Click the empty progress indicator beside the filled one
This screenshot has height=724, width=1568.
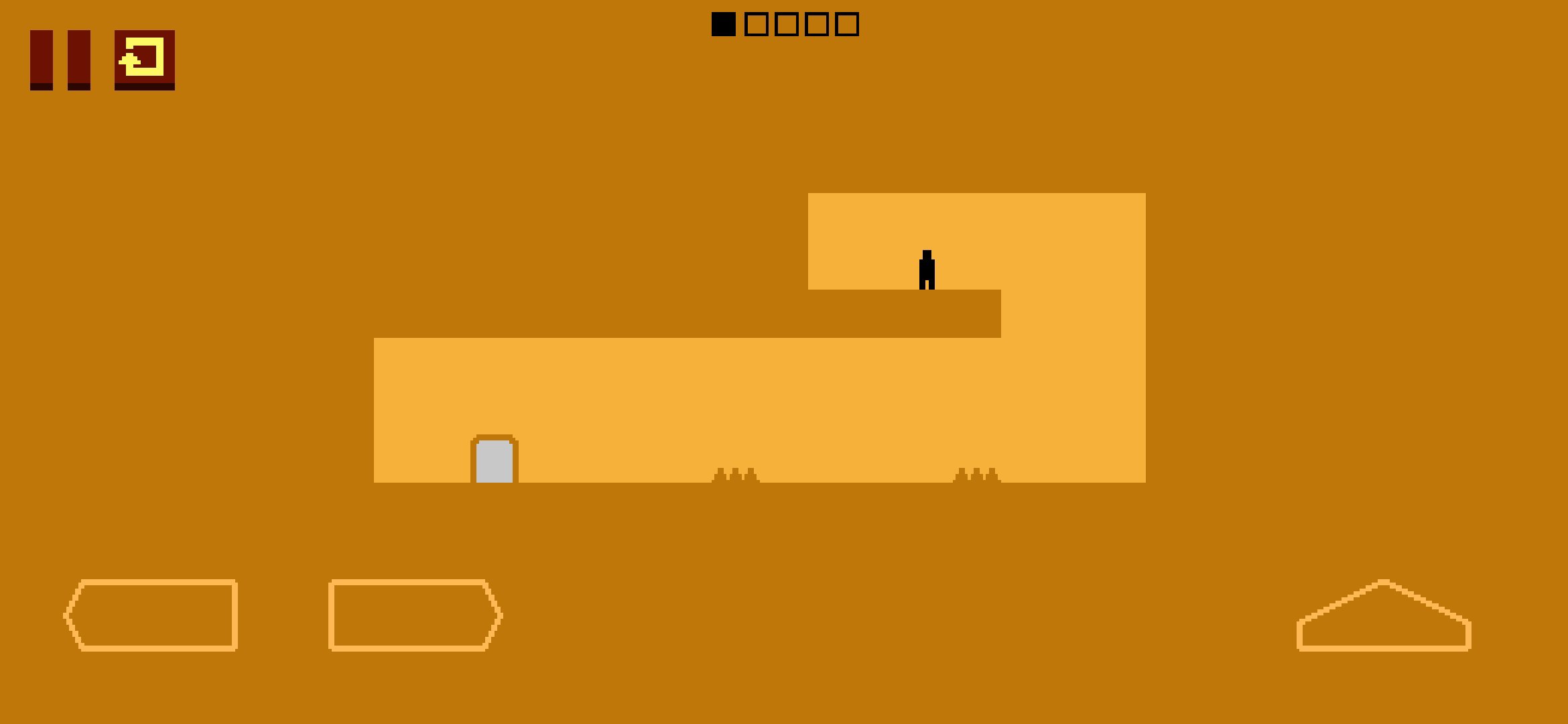point(756,25)
